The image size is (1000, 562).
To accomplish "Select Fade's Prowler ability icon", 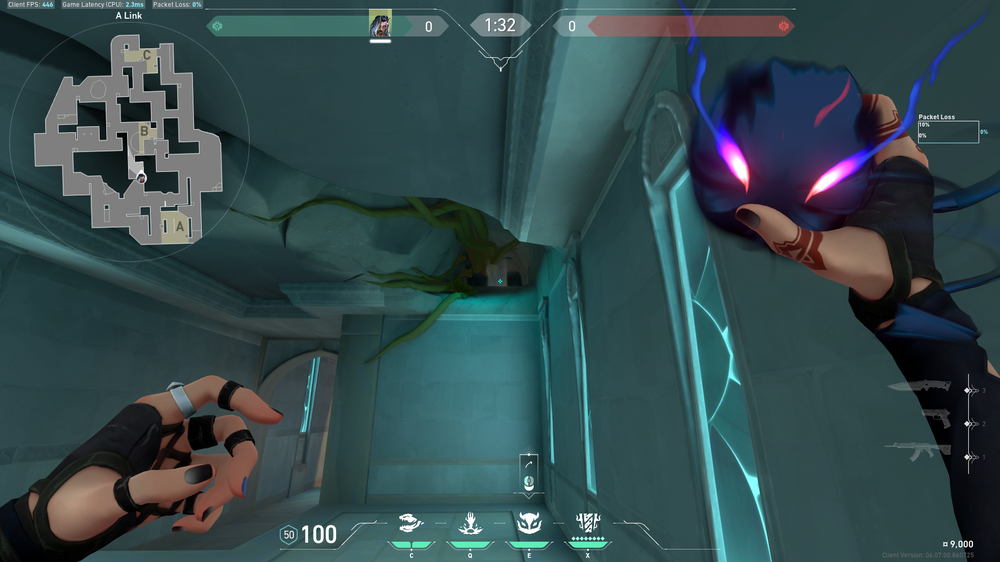I will tap(411, 522).
